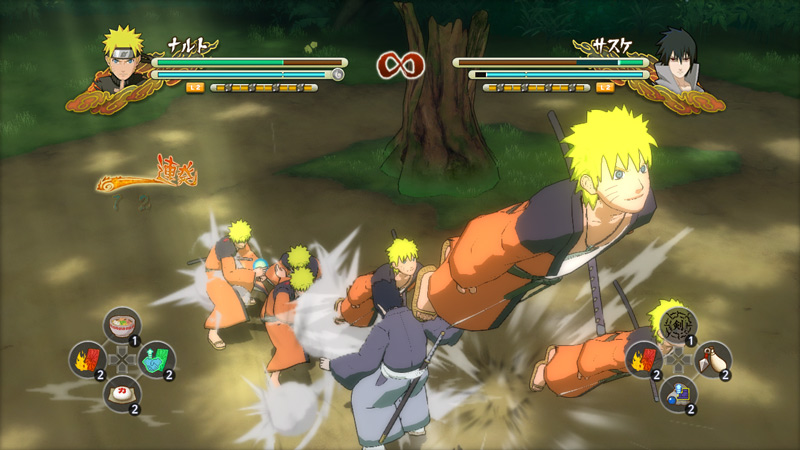Activate the blue orb and purple tag item
The image size is (800, 450).
678,393
